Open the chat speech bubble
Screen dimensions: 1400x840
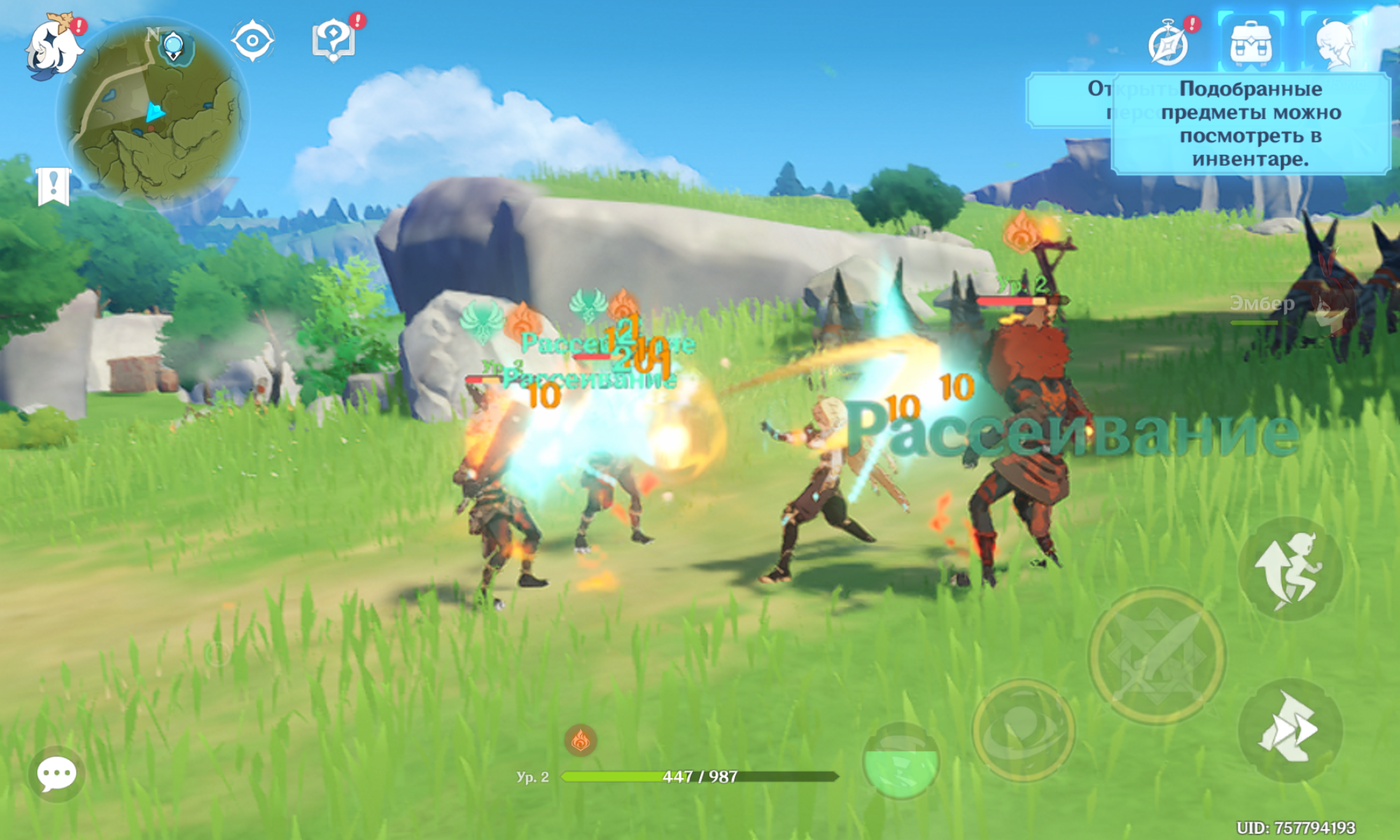[x=57, y=774]
